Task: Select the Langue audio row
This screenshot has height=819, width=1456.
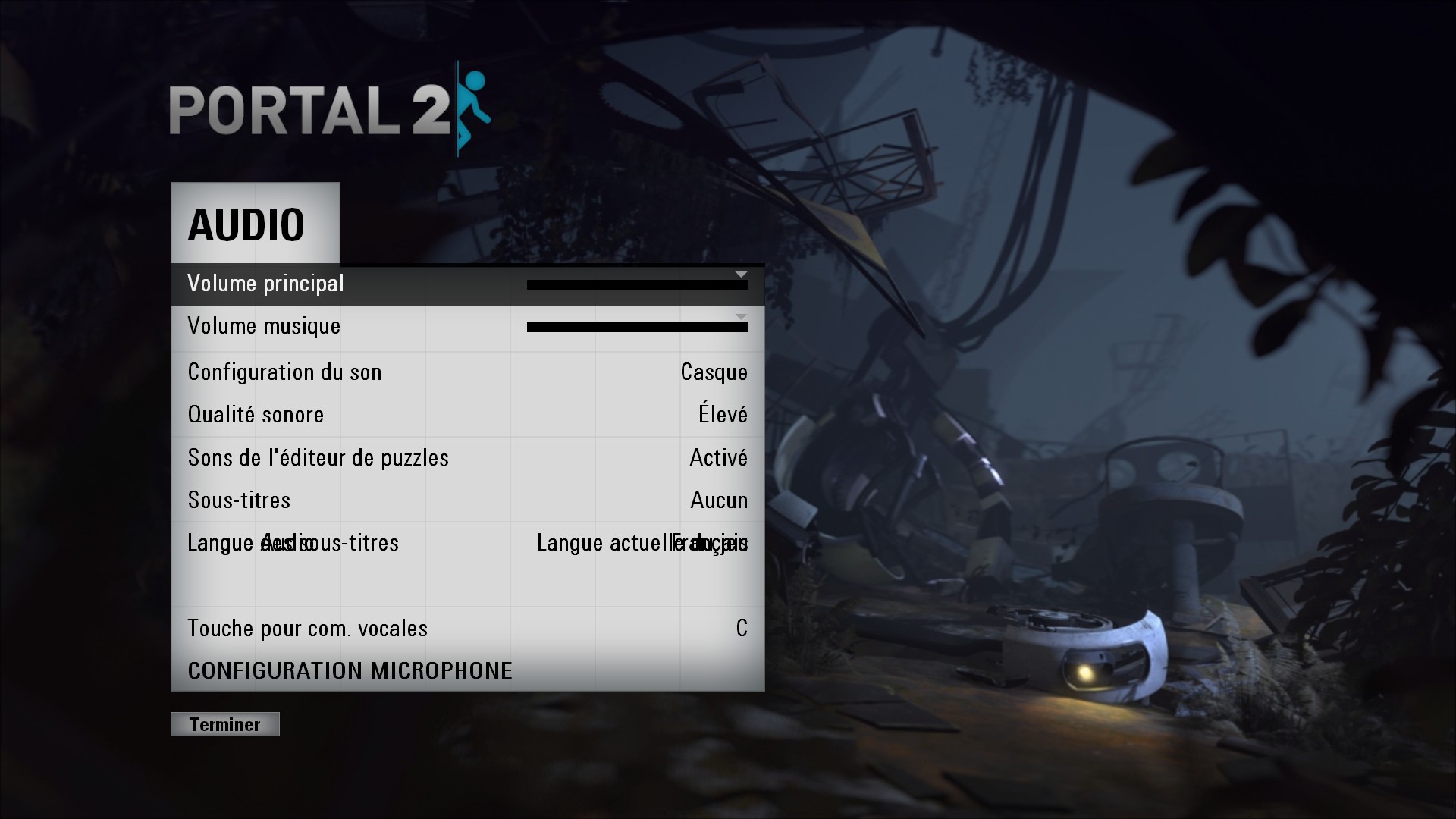Action: pyautogui.click(x=467, y=544)
